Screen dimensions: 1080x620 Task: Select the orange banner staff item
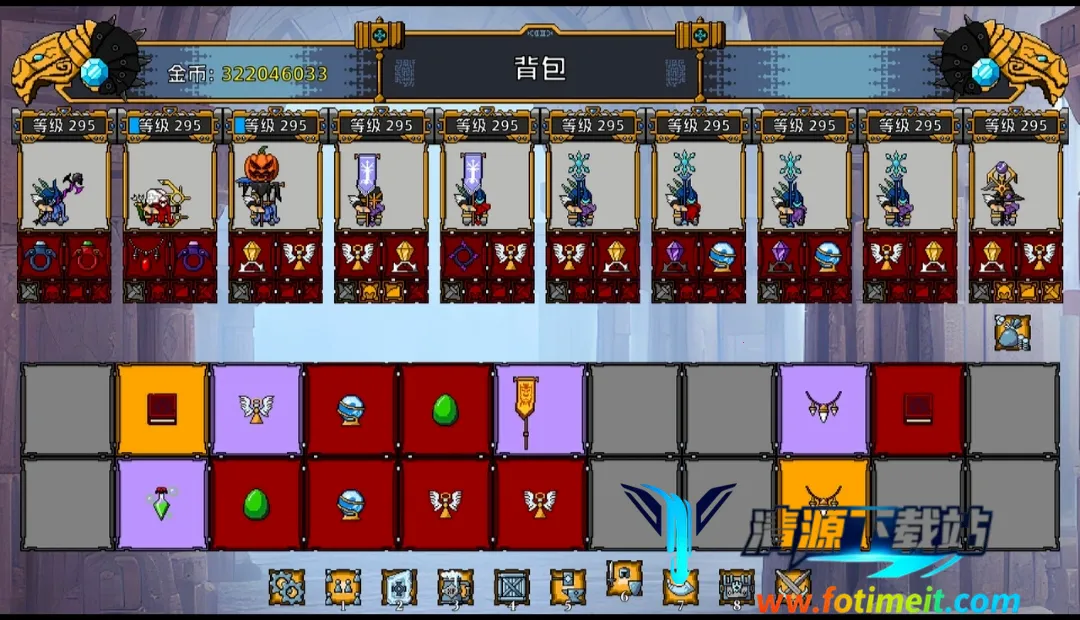click(x=539, y=408)
